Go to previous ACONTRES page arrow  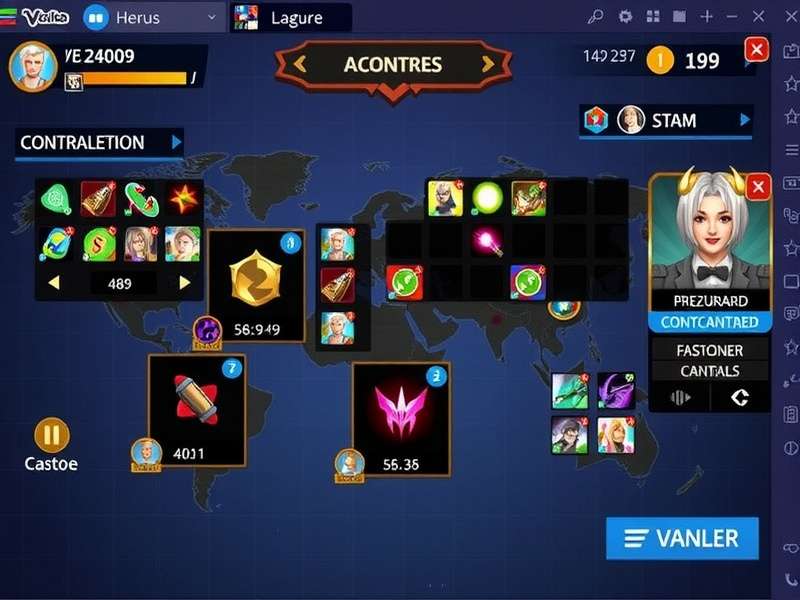pos(299,64)
